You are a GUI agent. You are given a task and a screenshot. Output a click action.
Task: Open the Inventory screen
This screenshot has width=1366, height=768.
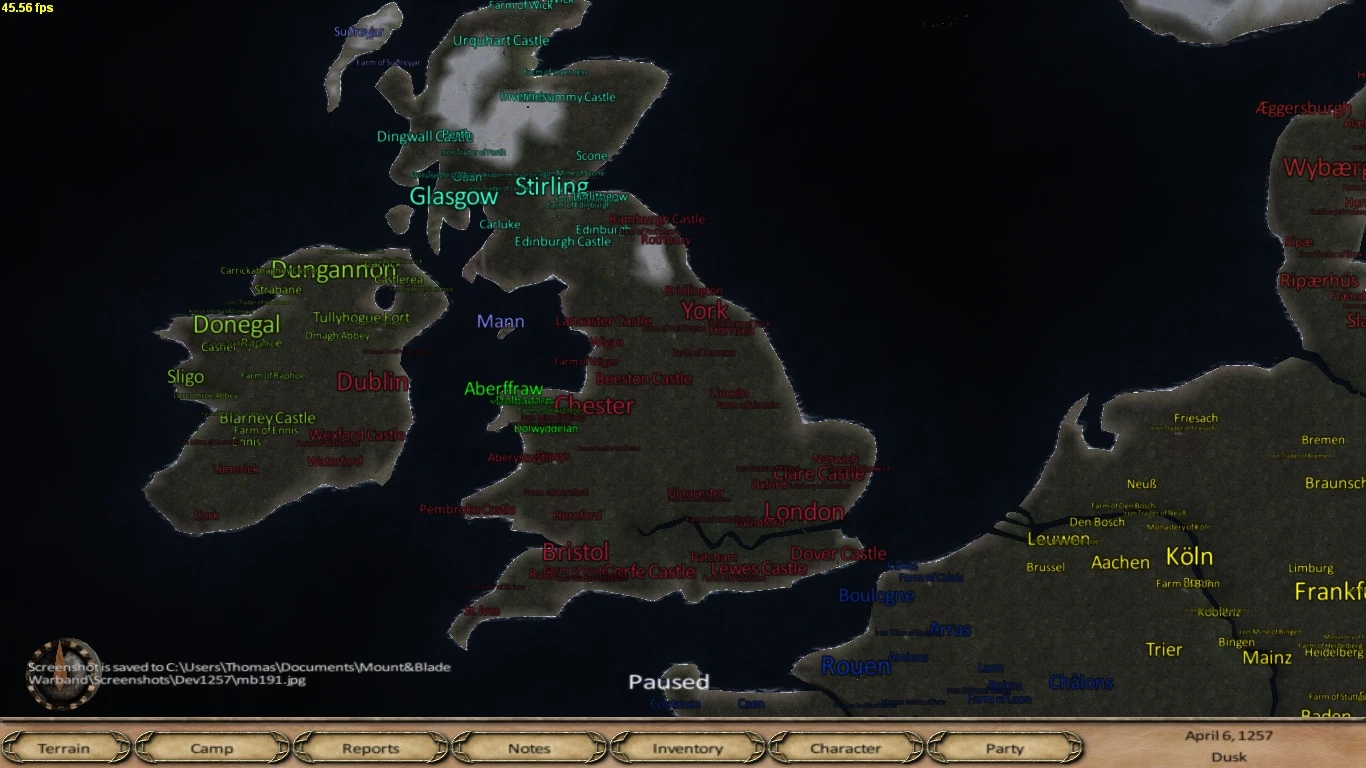(x=687, y=748)
